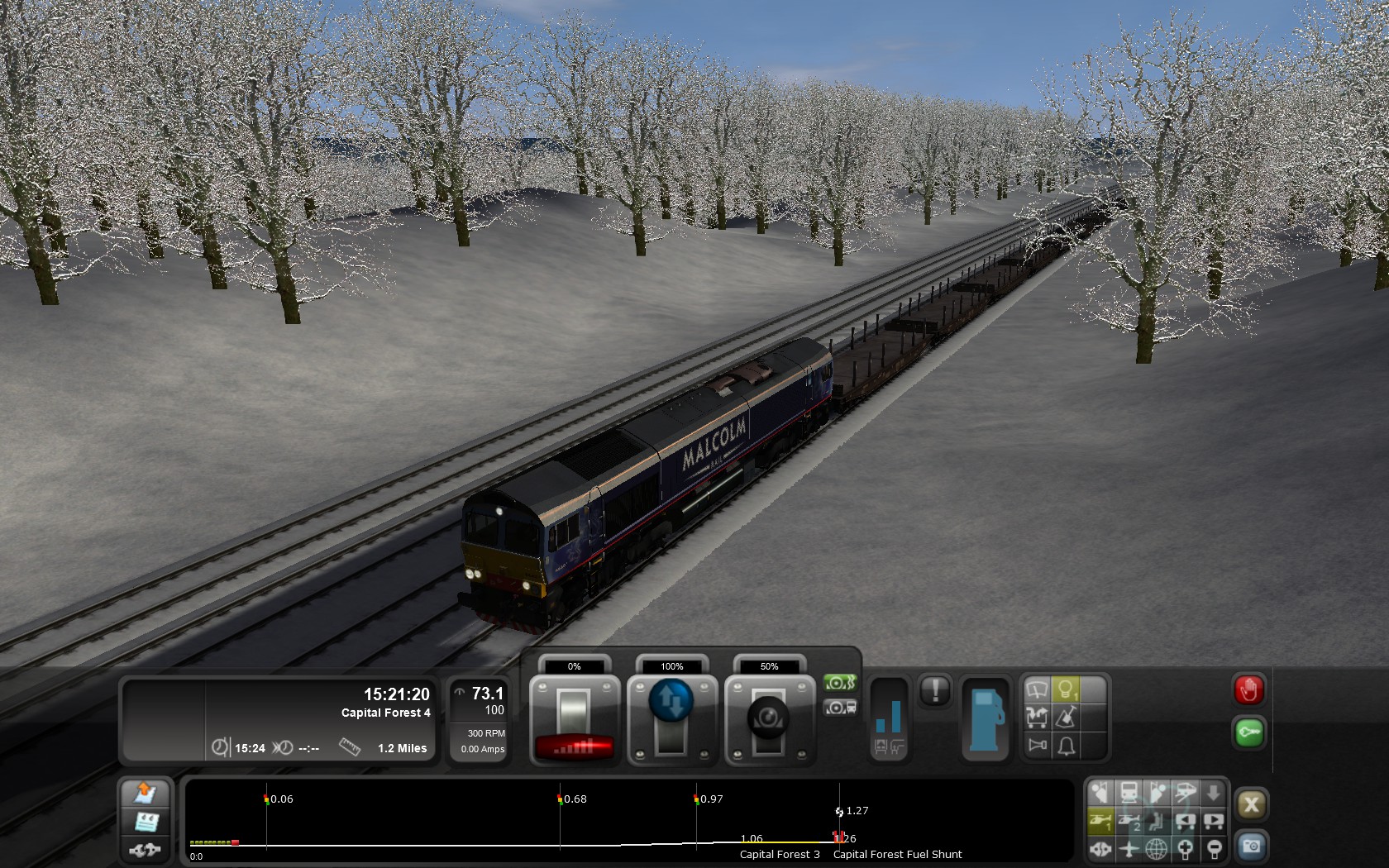Open the globe world map view
The width and height of the screenshot is (1389, 868).
(x=1157, y=849)
